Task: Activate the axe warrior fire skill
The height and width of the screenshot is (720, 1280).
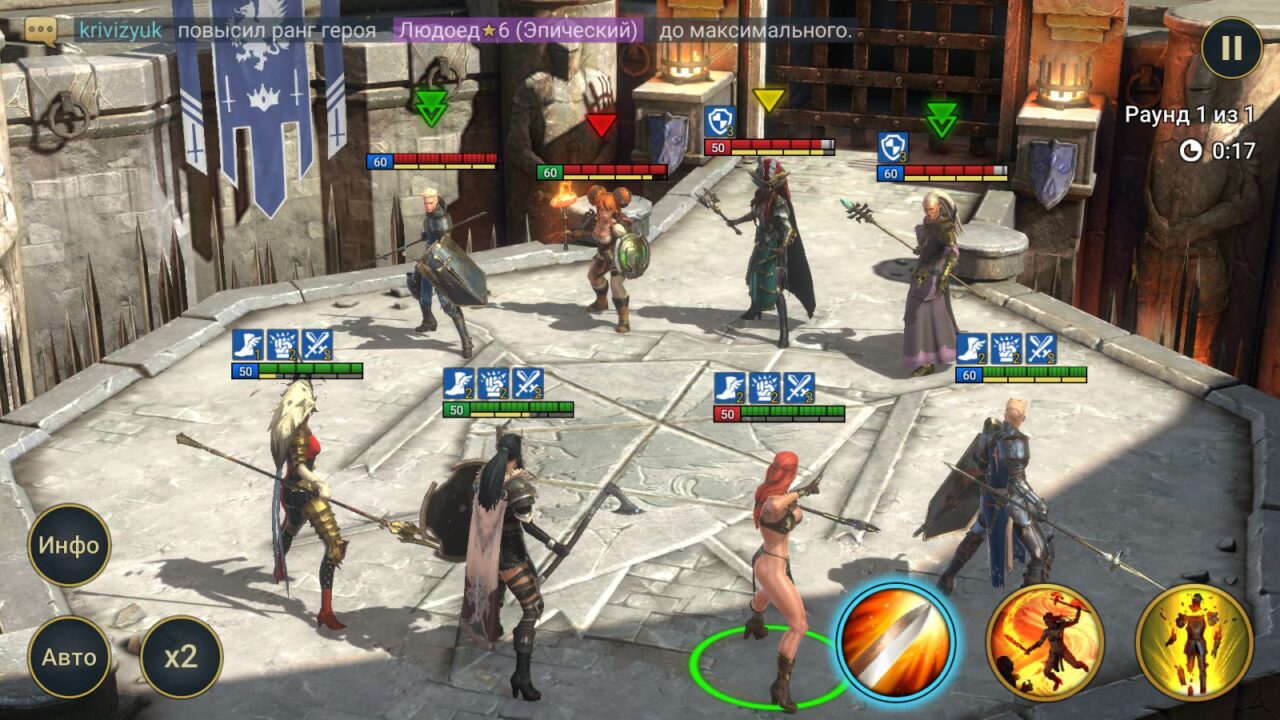Action: [x=1045, y=642]
